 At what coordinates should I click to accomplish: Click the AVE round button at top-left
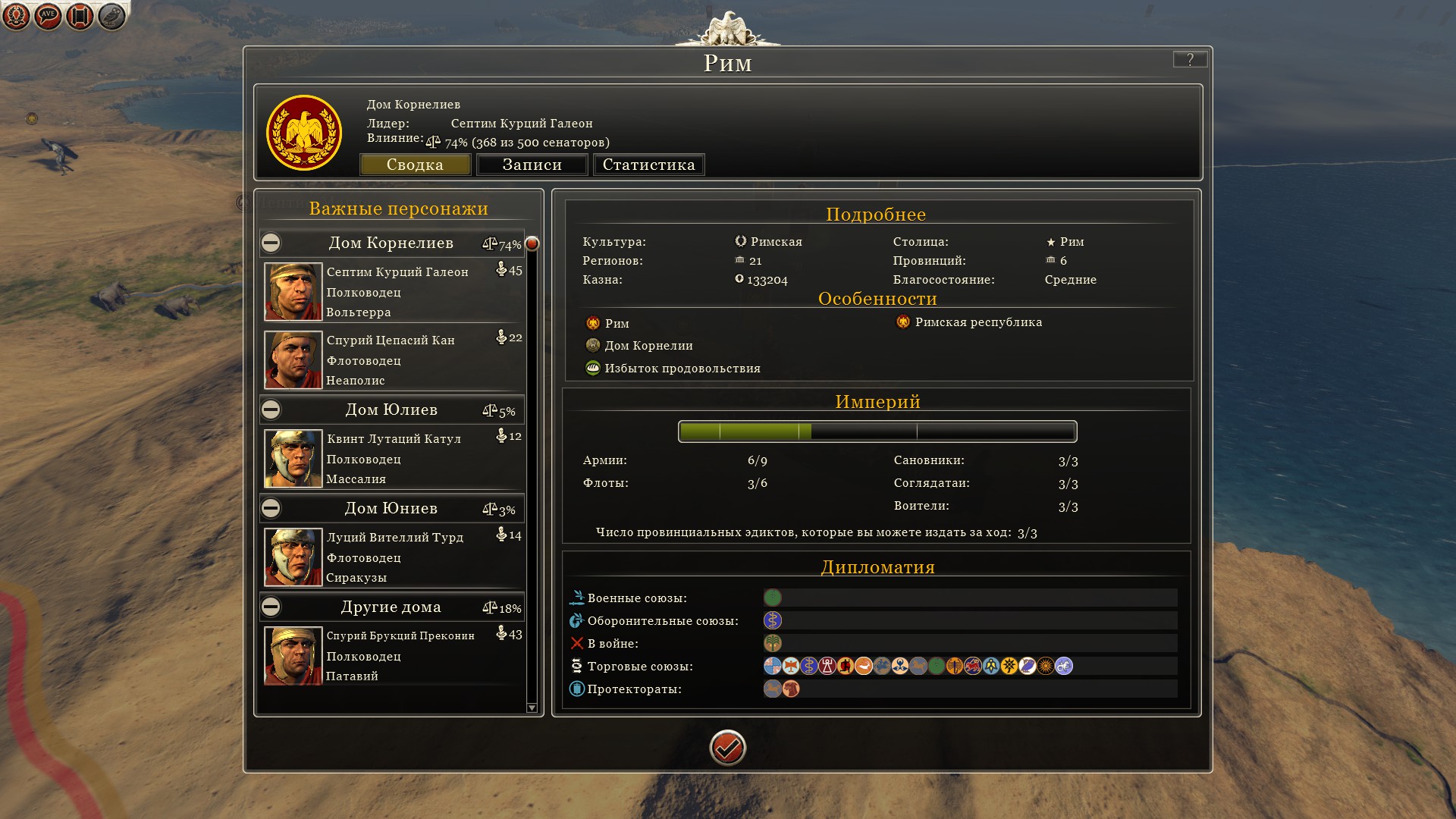pyautogui.click(x=48, y=15)
